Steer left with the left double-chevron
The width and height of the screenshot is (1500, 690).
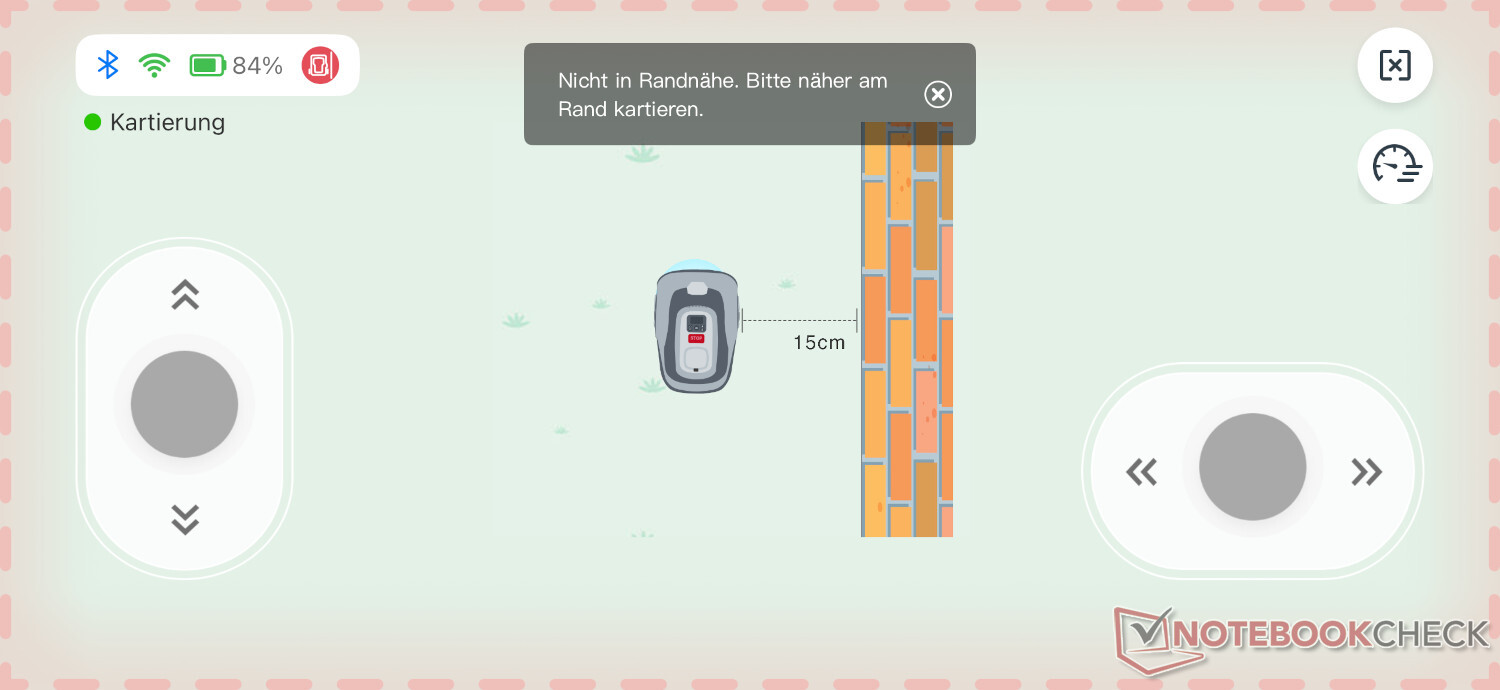tap(1141, 471)
